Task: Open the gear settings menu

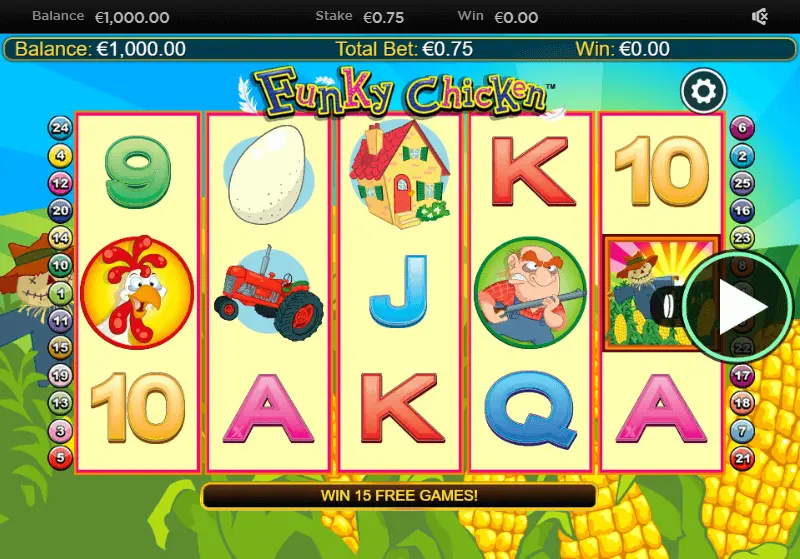Action: point(703,92)
